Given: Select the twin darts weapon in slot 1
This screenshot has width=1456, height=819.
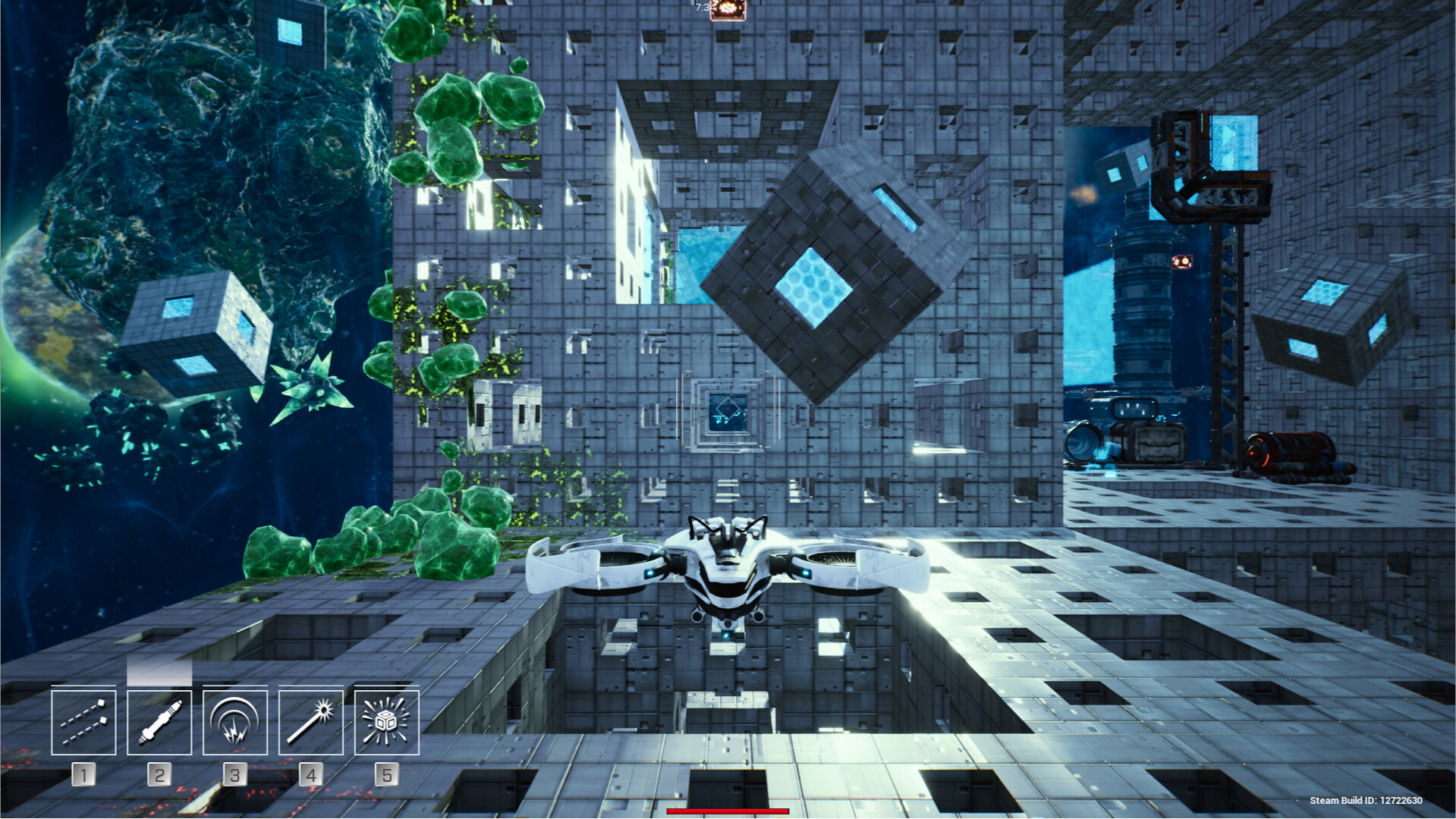Looking at the screenshot, I should 83,722.
